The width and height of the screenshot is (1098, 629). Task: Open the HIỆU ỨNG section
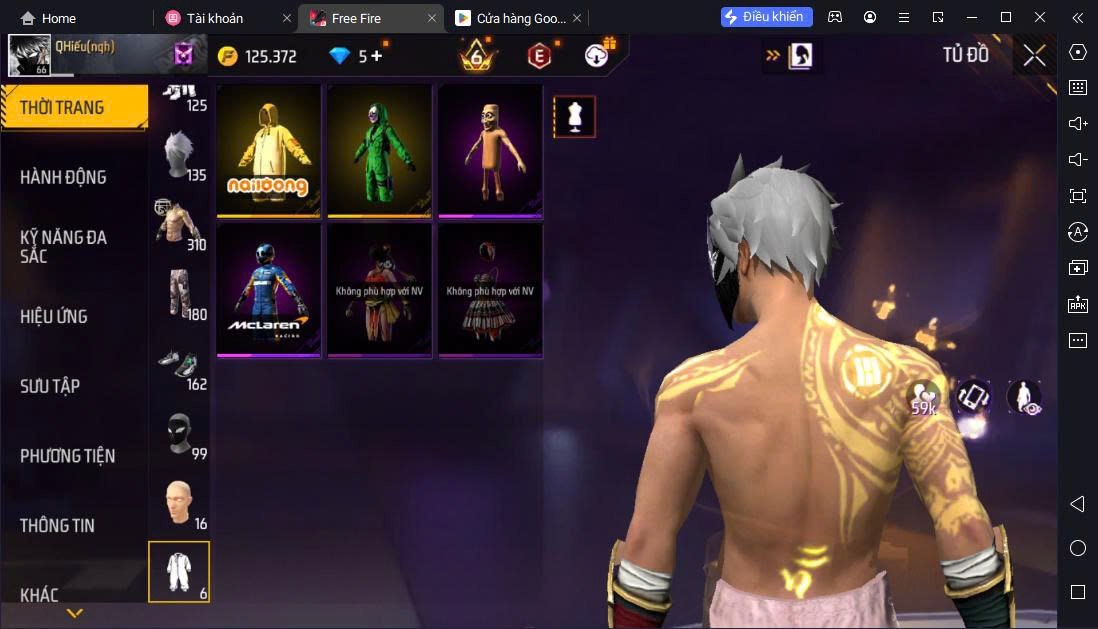point(54,316)
